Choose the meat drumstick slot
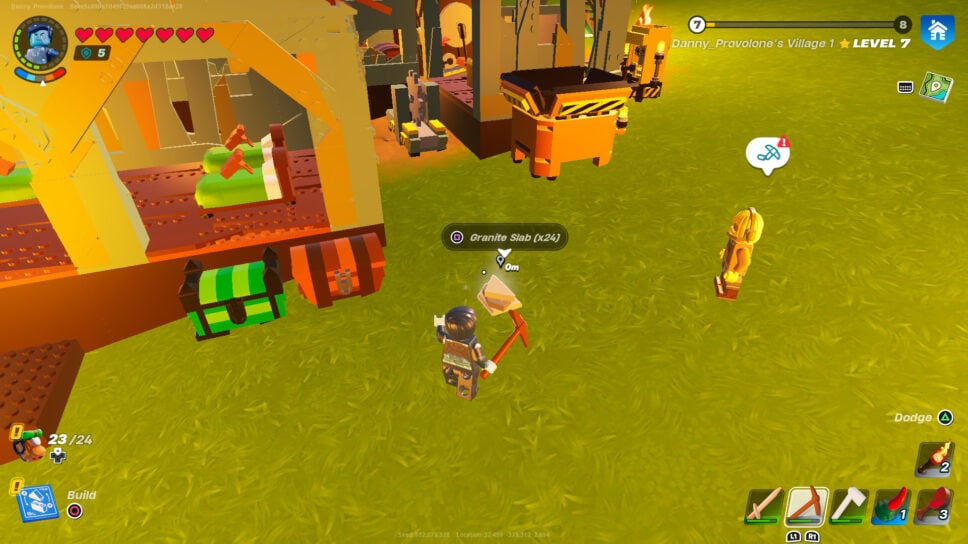Viewport: 968px width, 544px height. tap(933, 505)
